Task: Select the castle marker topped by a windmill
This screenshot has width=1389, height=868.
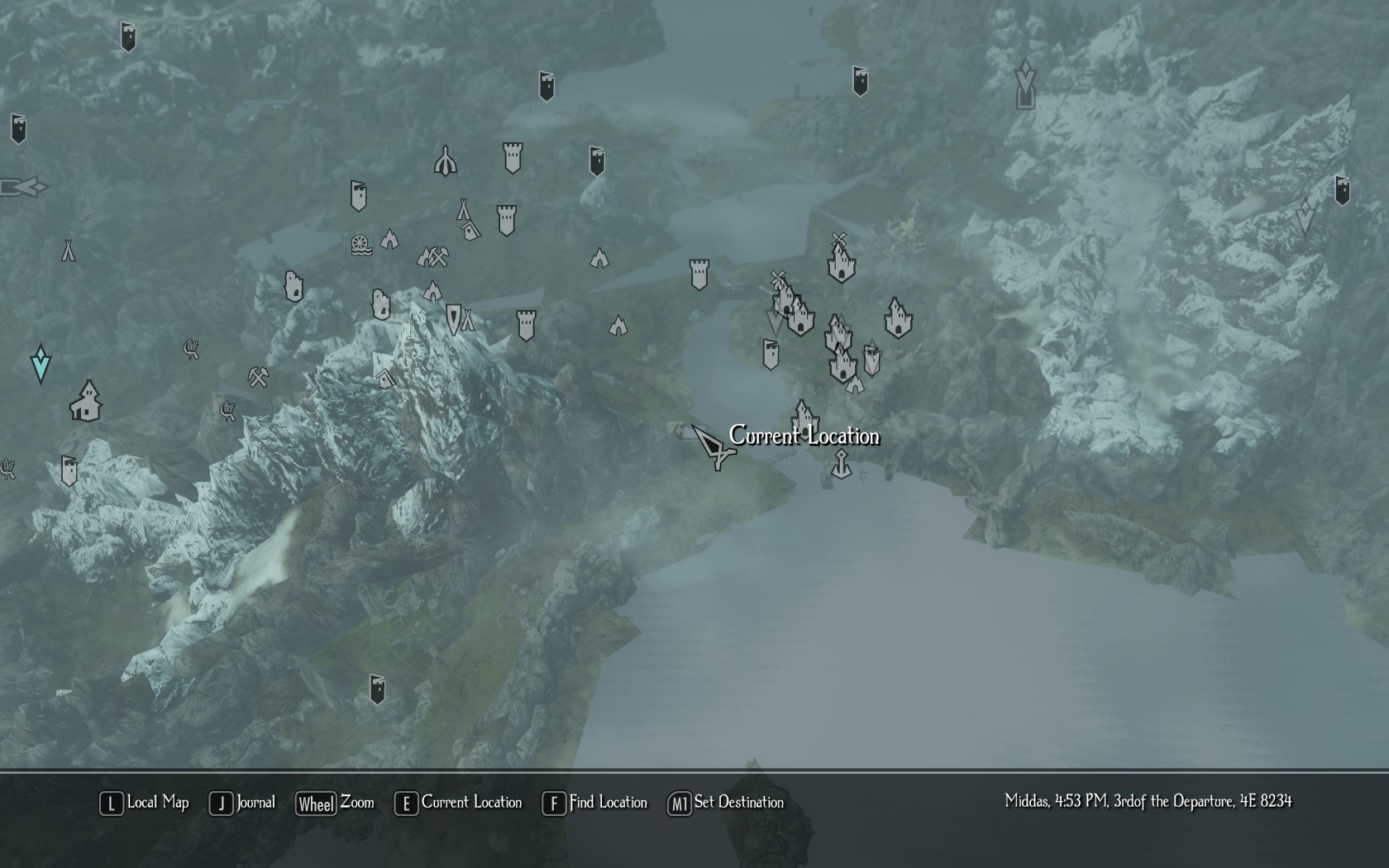Action: 841,260
